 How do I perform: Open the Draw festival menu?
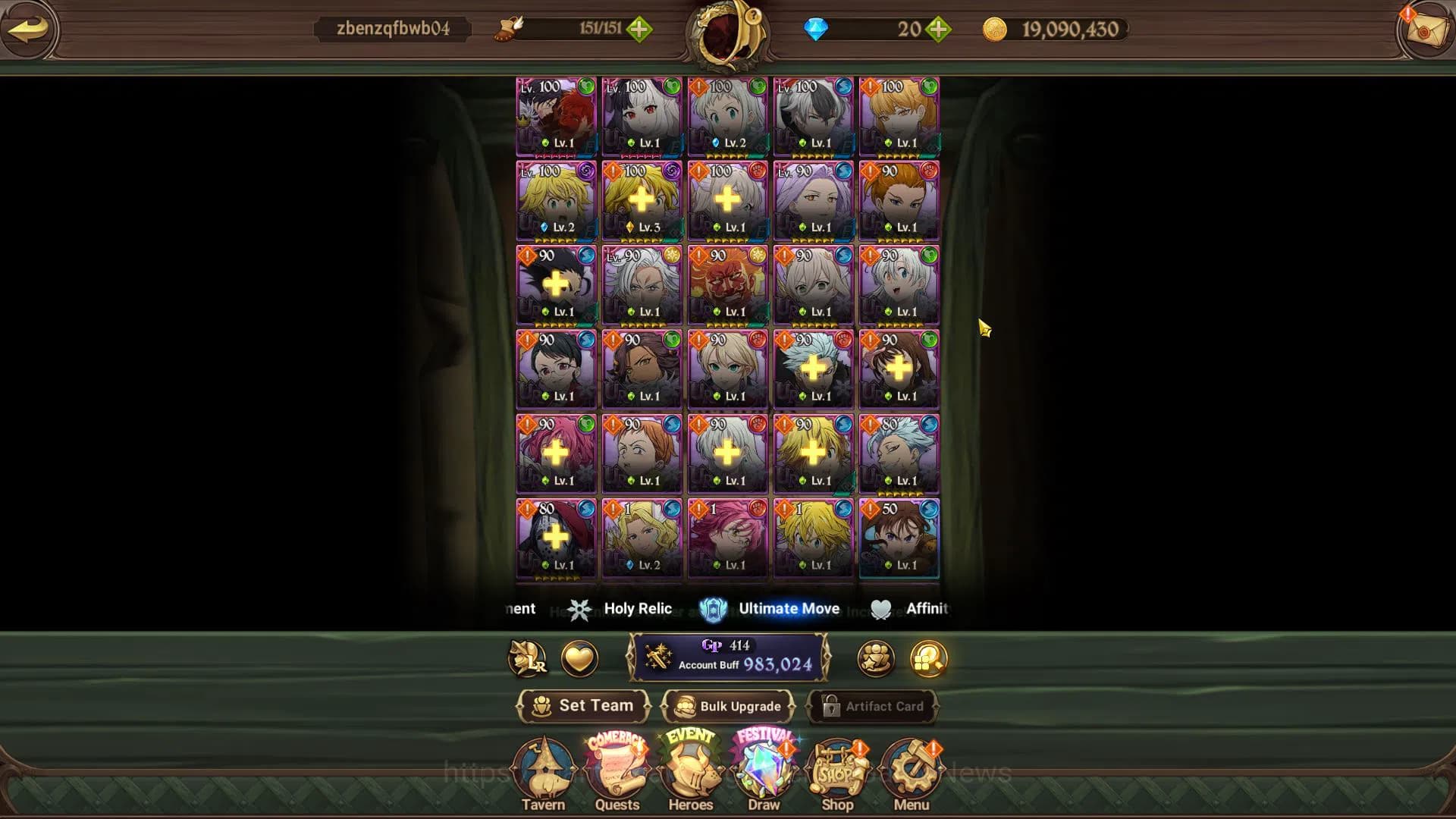(x=764, y=773)
